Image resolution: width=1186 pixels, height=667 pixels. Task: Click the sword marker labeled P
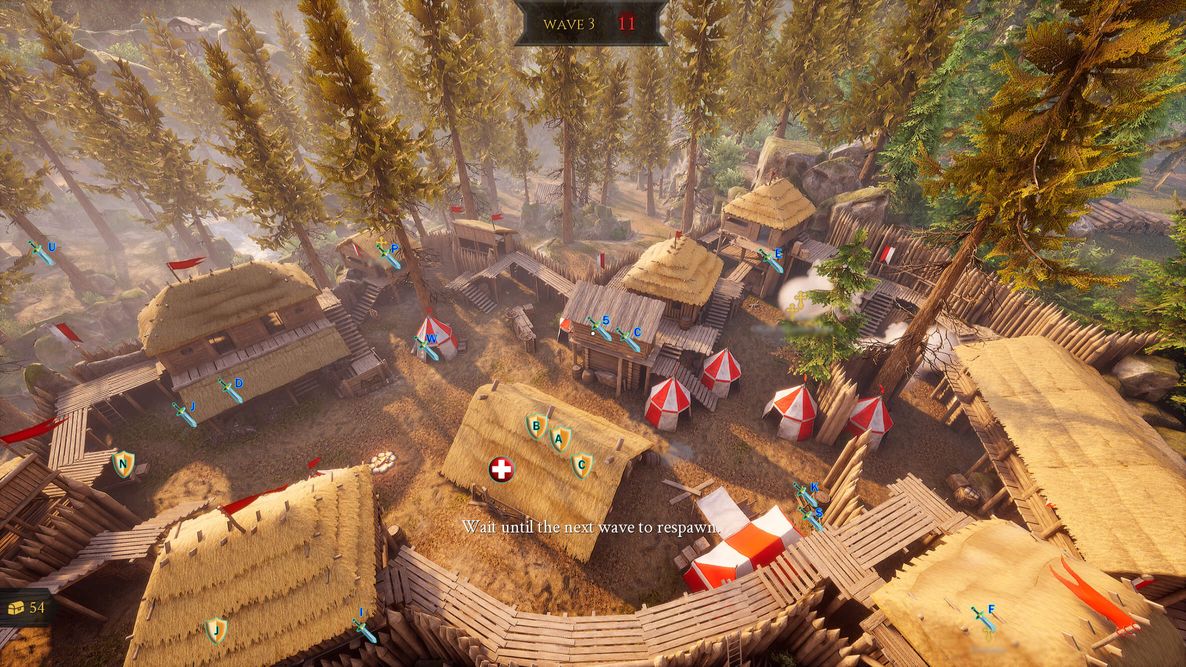pos(388,255)
